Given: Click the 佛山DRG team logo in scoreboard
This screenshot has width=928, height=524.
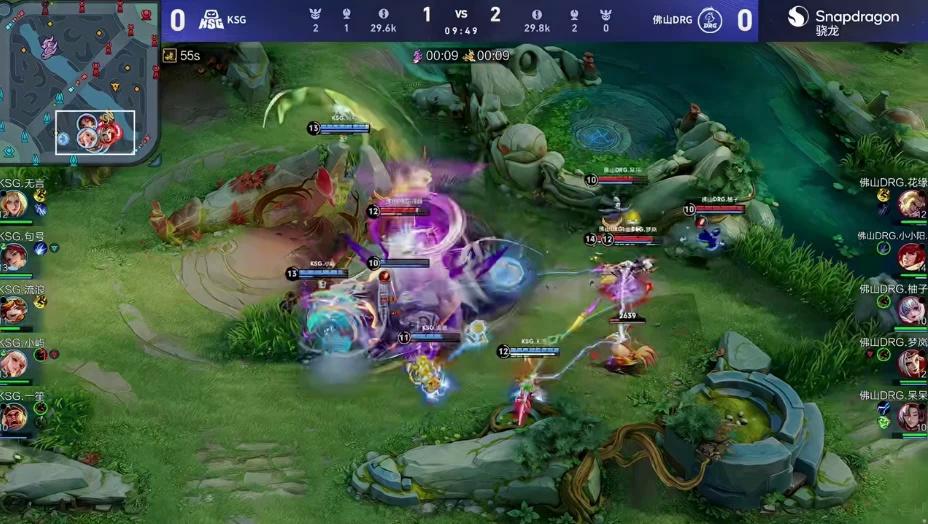Looking at the screenshot, I should 709,20.
